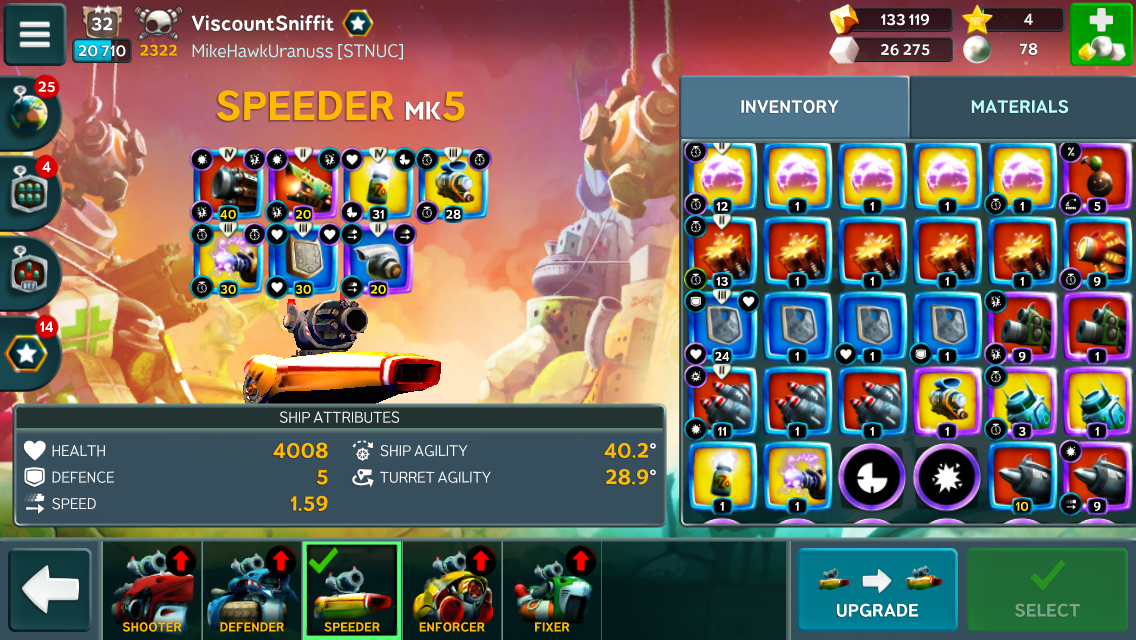Viewport: 1136px width, 640px height.
Task: Choose the Shooter ship
Action: click(x=152, y=591)
